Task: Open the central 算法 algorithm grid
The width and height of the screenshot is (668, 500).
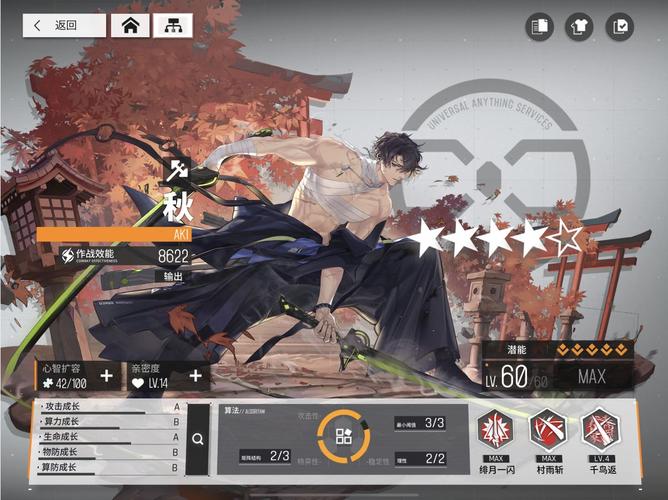Action: 343,435
